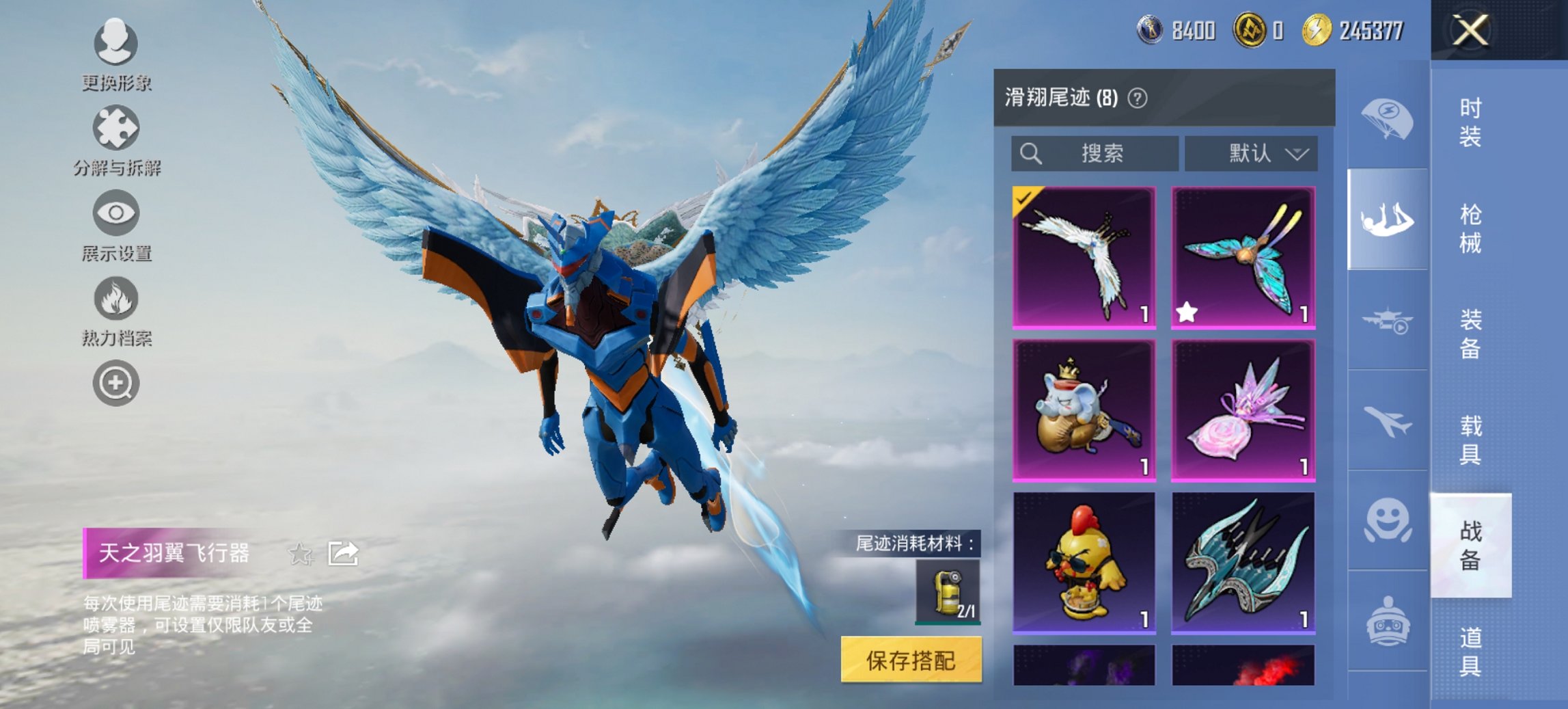
Task: Open the 更换形象 avatar change panel
Action: pos(116,44)
